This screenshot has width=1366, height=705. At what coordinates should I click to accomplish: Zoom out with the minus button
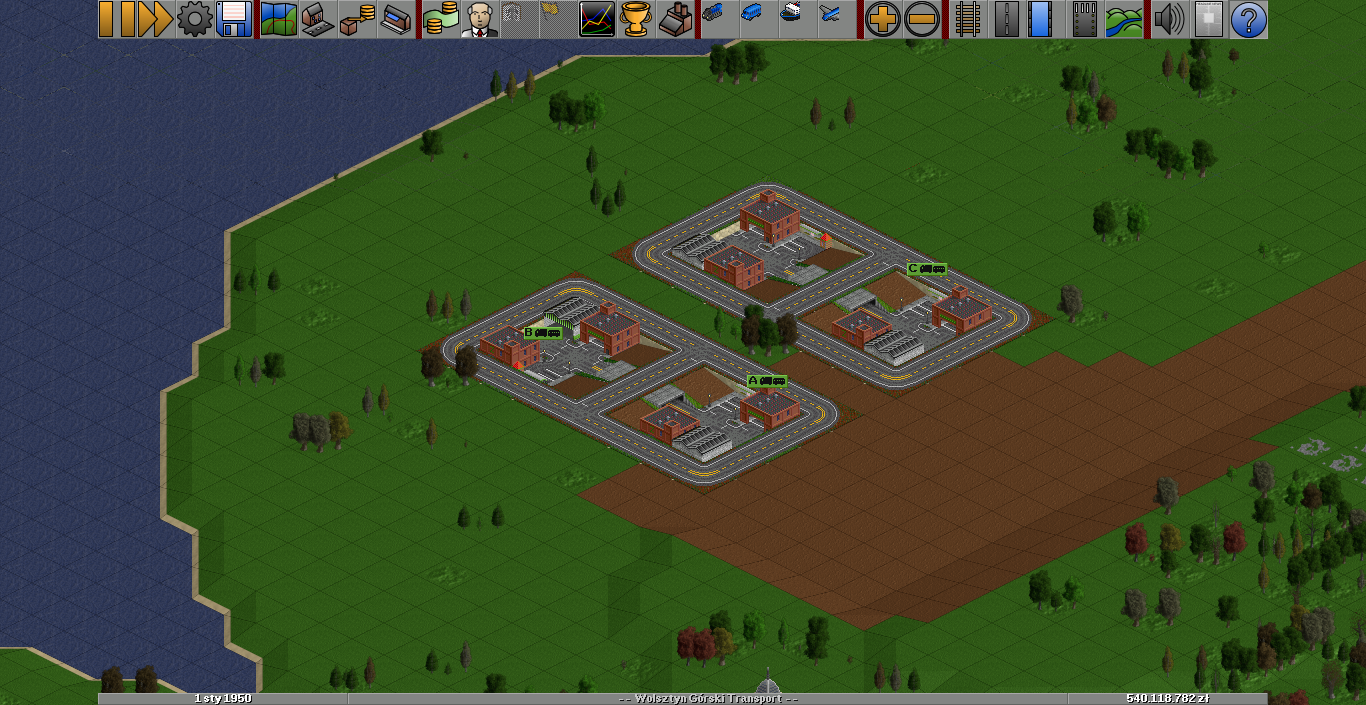921,19
